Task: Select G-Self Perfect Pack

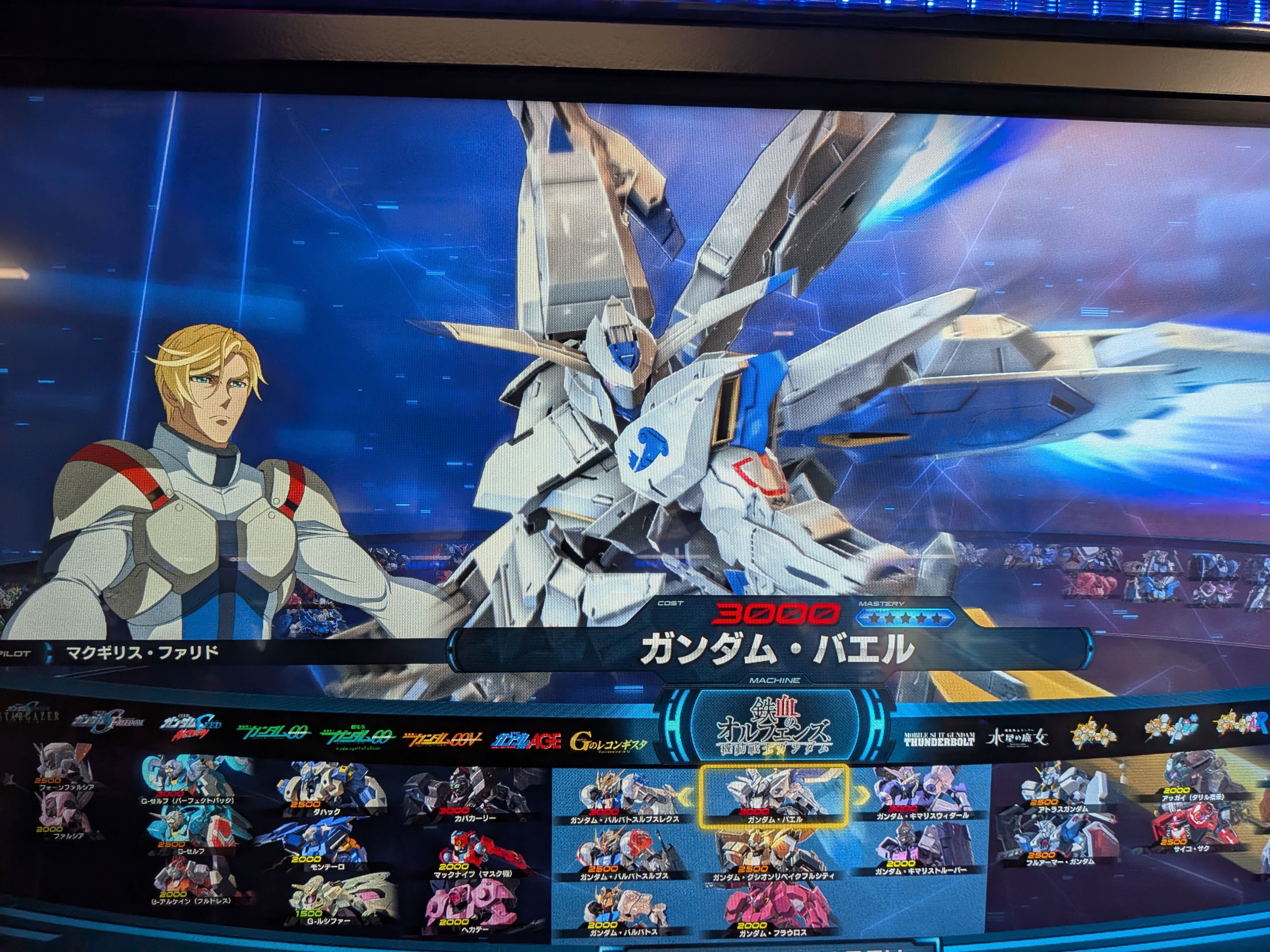Action: [187, 780]
